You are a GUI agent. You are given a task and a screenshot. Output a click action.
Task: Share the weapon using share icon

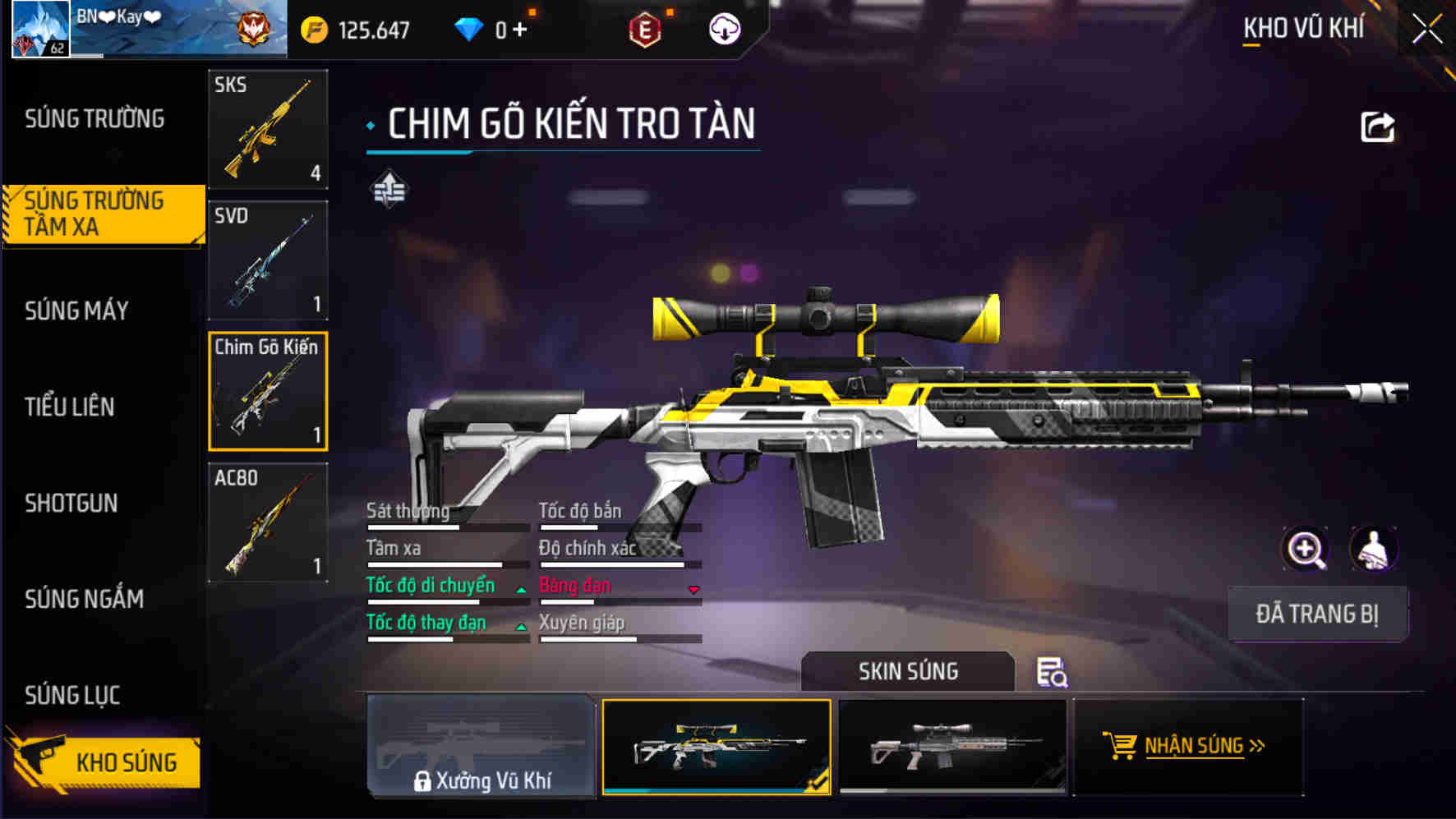[1377, 127]
